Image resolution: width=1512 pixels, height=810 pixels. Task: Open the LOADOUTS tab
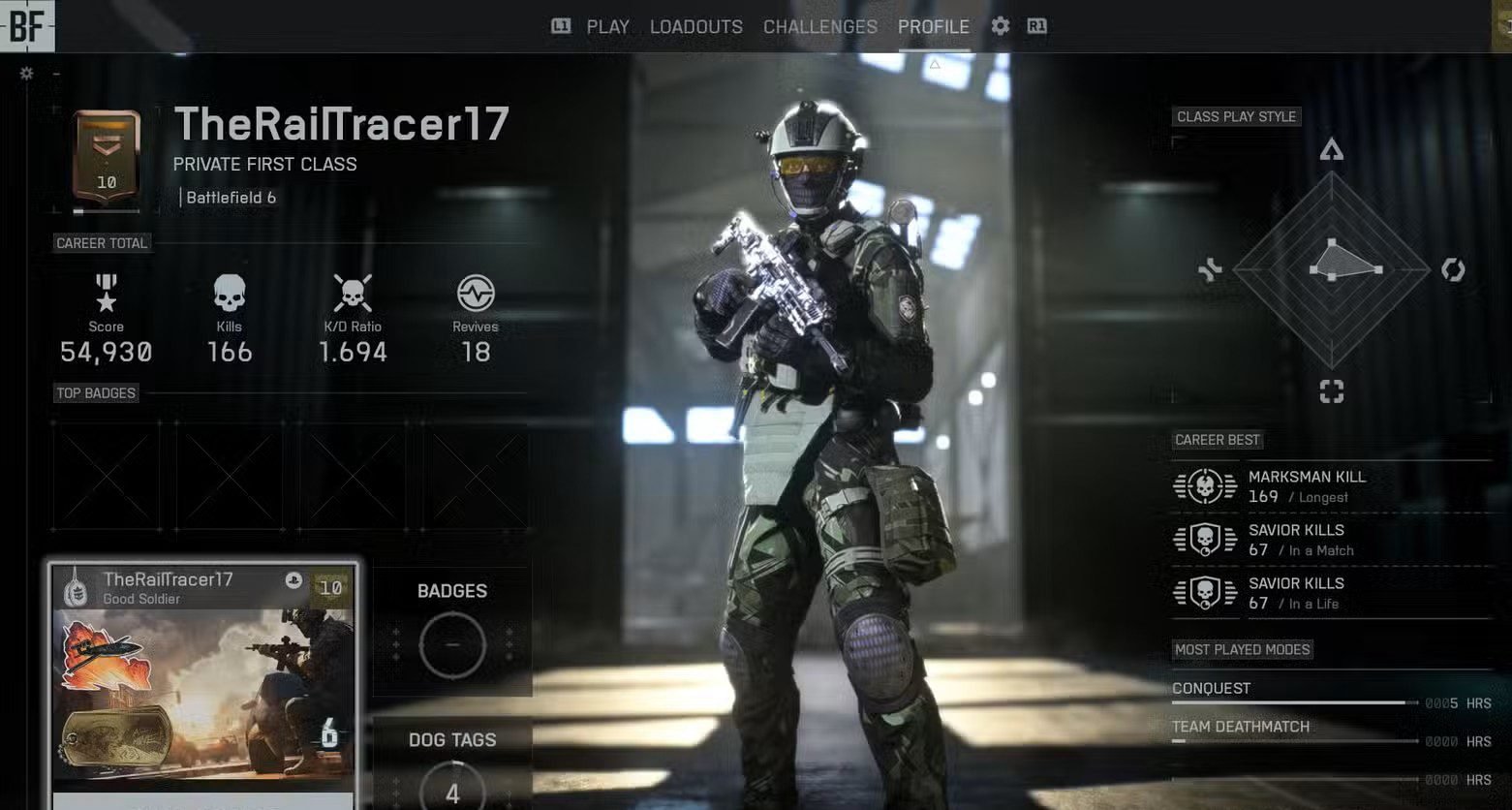tap(695, 27)
